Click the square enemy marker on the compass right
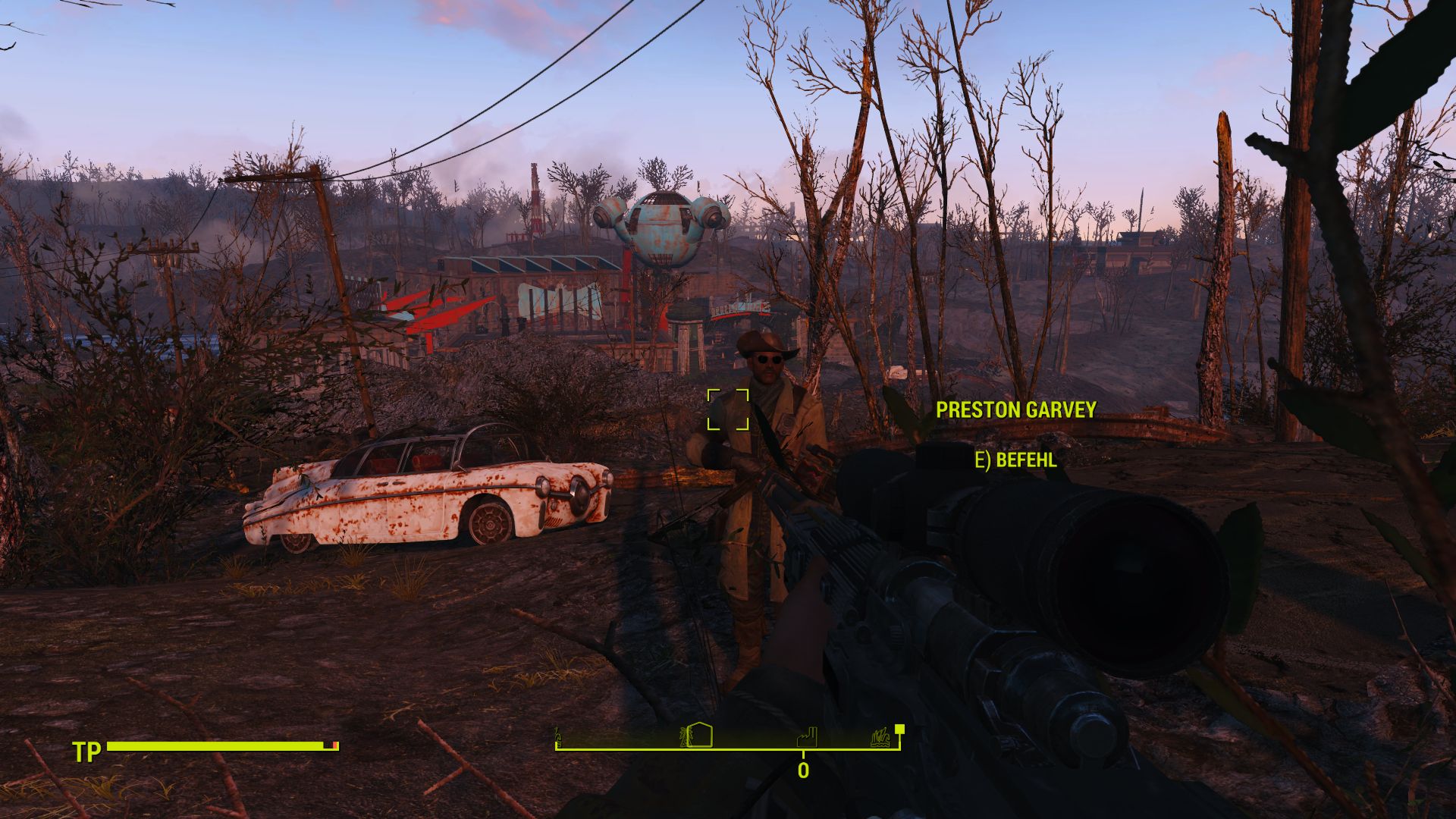Image resolution: width=1456 pixels, height=819 pixels. [900, 730]
